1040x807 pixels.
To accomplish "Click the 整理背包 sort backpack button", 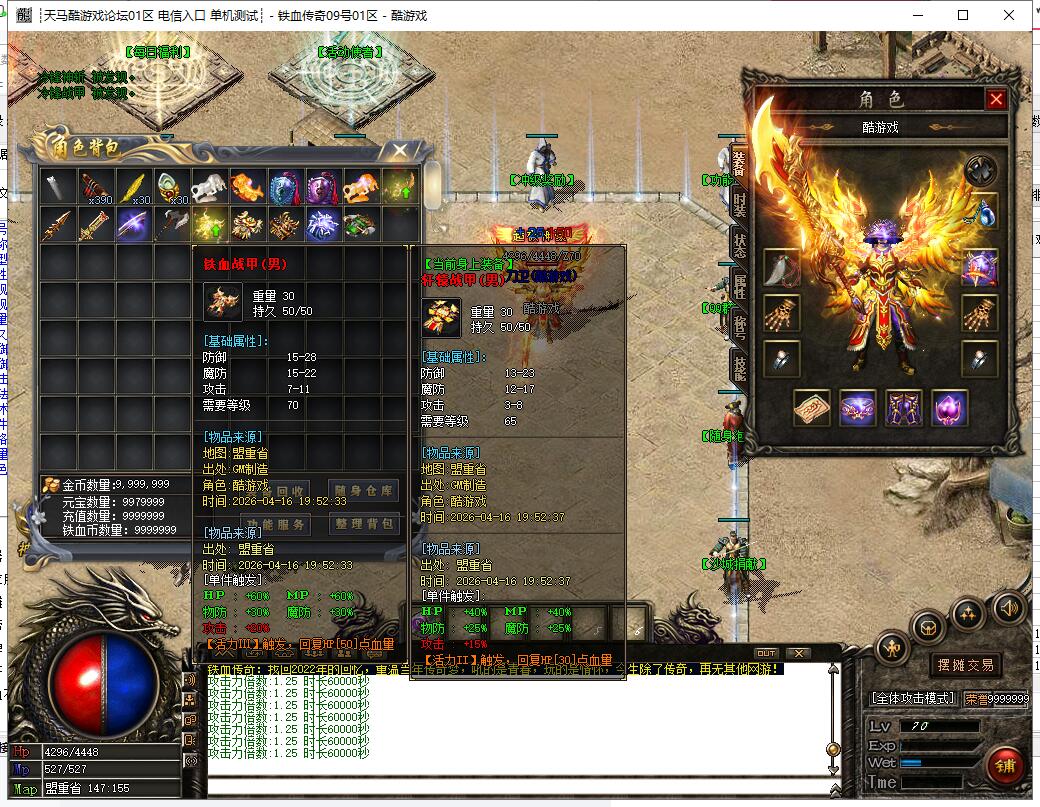I will tap(363, 524).
